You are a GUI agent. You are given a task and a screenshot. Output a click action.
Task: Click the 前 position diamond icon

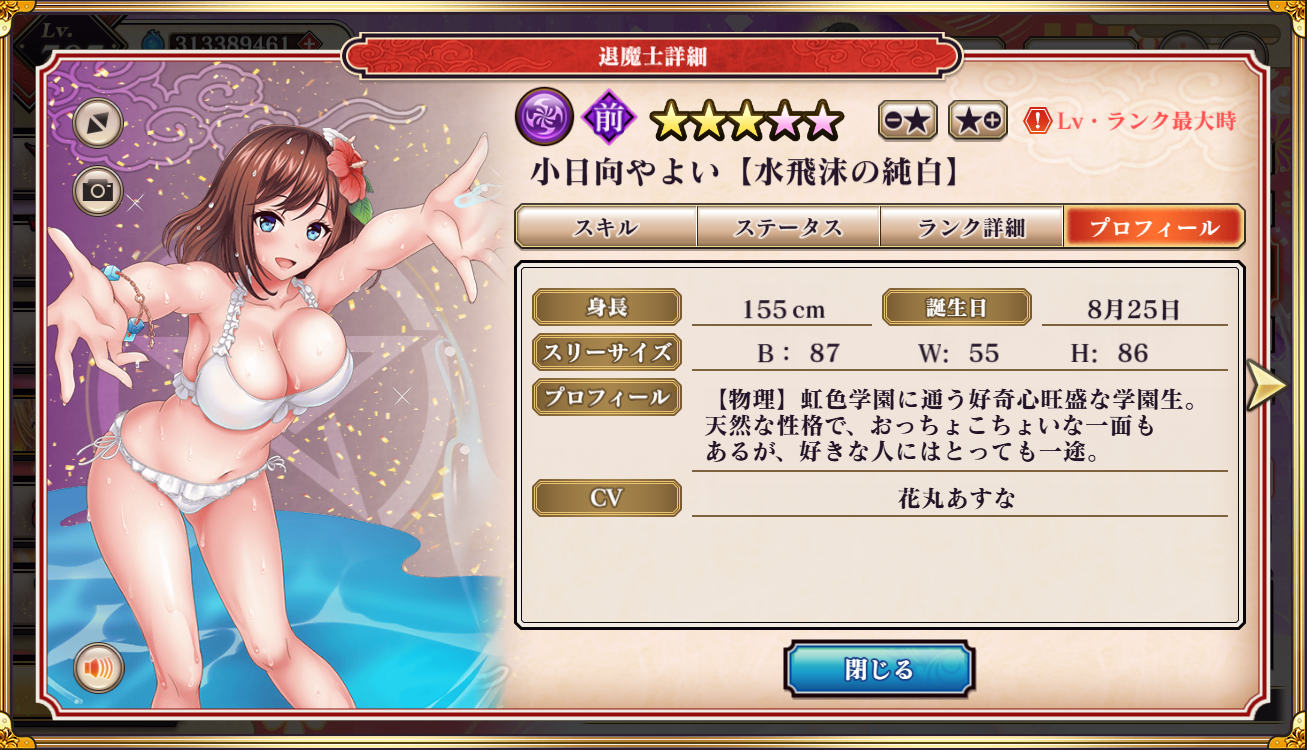tap(609, 118)
